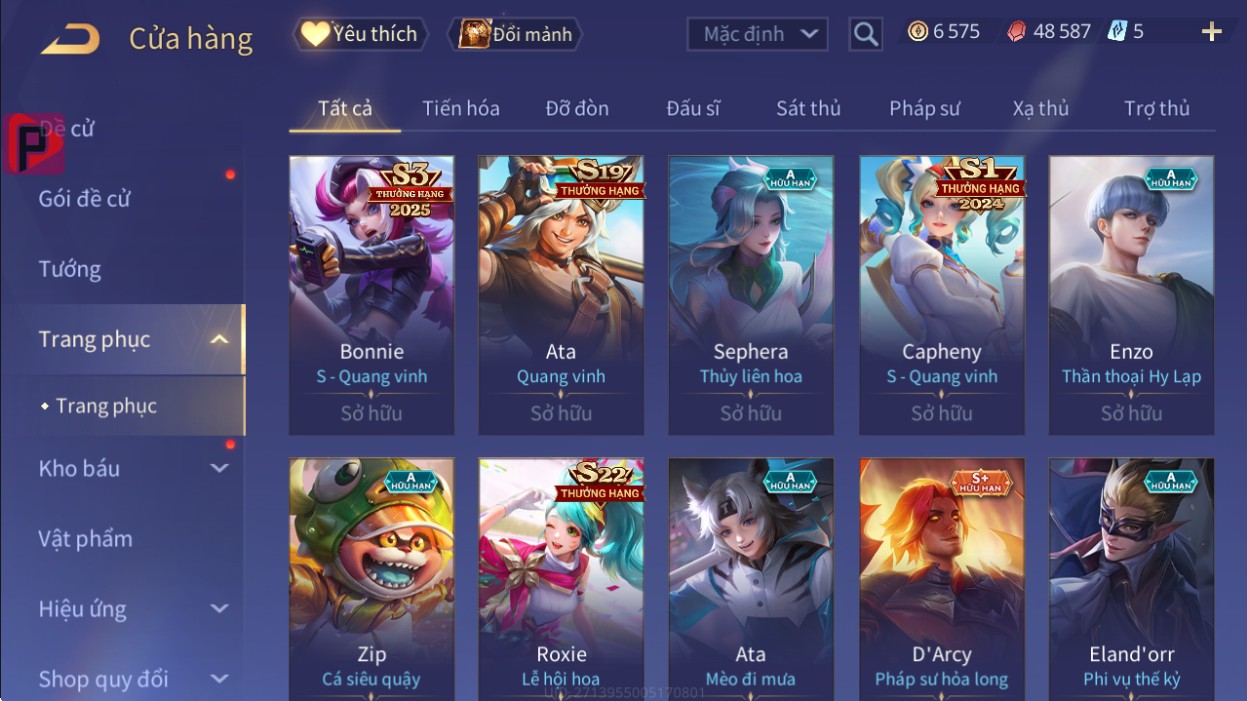Viewport: 1247px width, 701px height.
Task: Choose the Xạ thủ tab
Action: [x=1040, y=108]
